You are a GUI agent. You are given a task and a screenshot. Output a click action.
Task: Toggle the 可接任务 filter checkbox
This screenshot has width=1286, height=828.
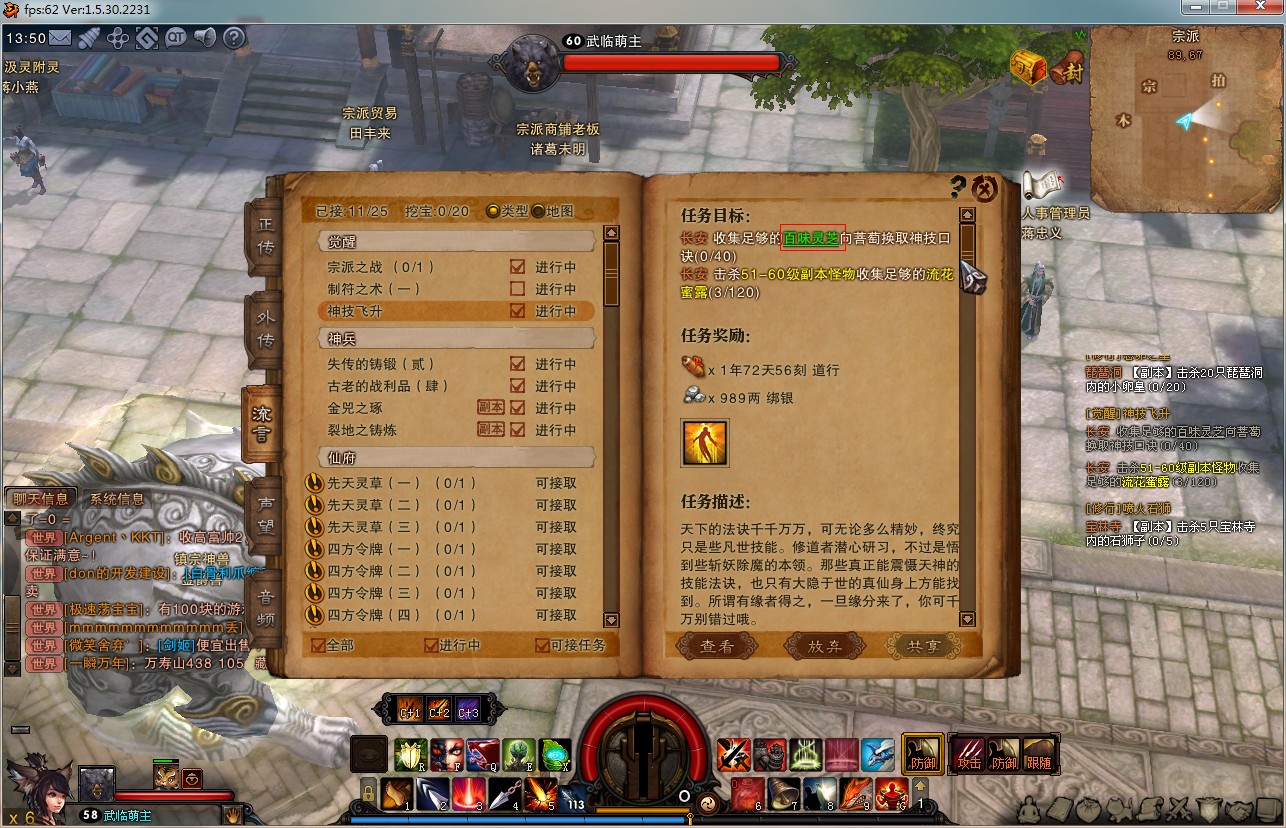(x=542, y=645)
